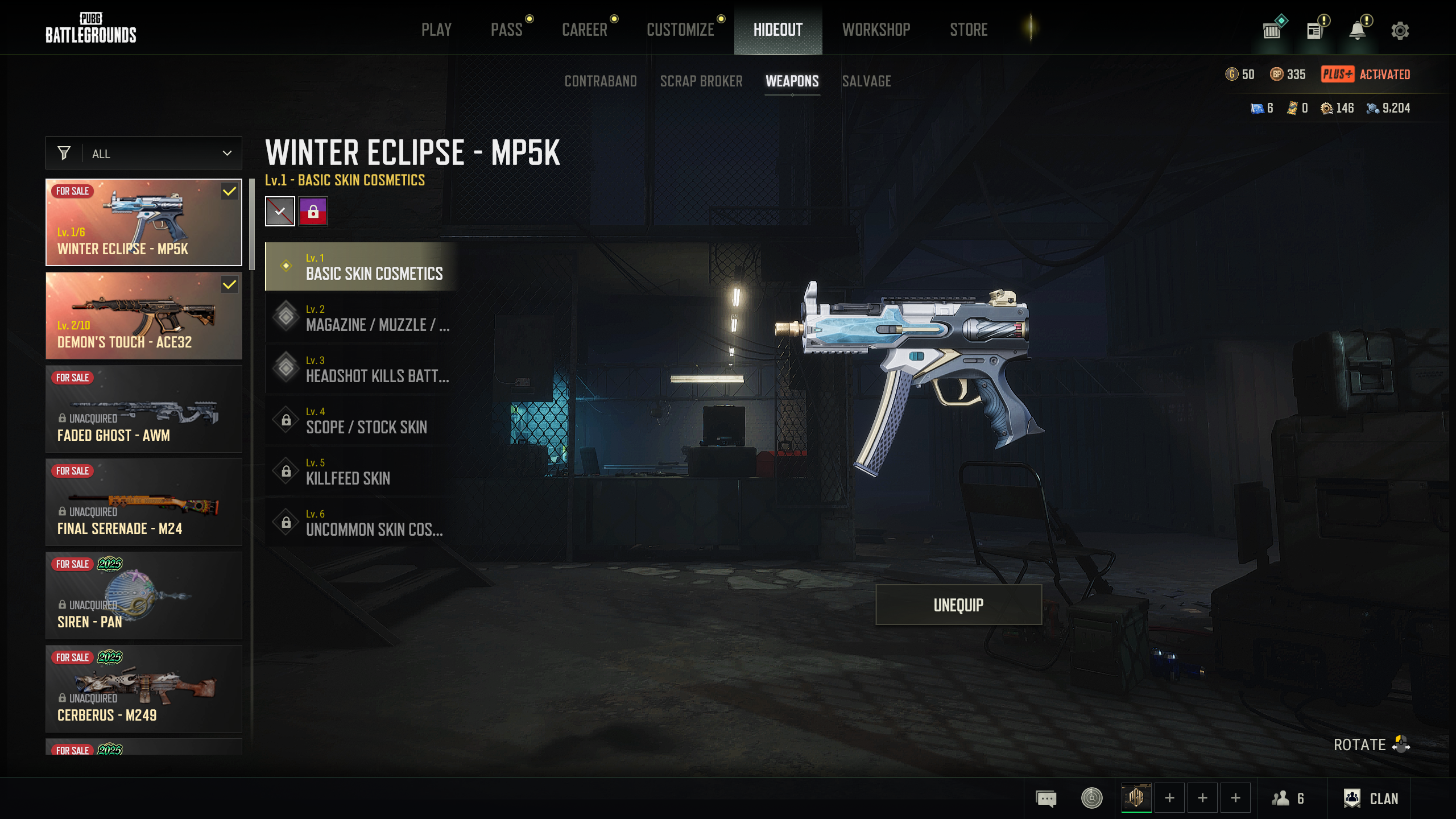Viewport: 1456px width, 819px height.
Task: Select Demon's Touch ACE32 skin
Action: (x=144, y=316)
